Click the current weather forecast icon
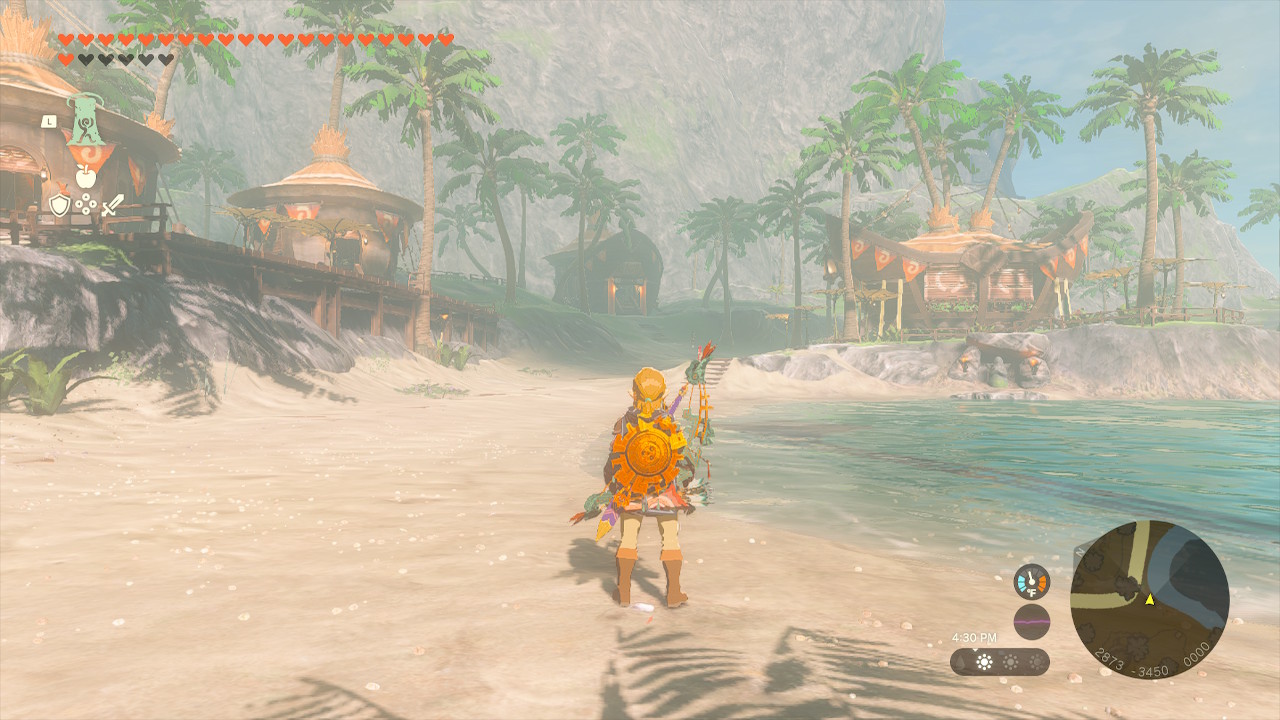The height and width of the screenshot is (720, 1280). point(985,660)
